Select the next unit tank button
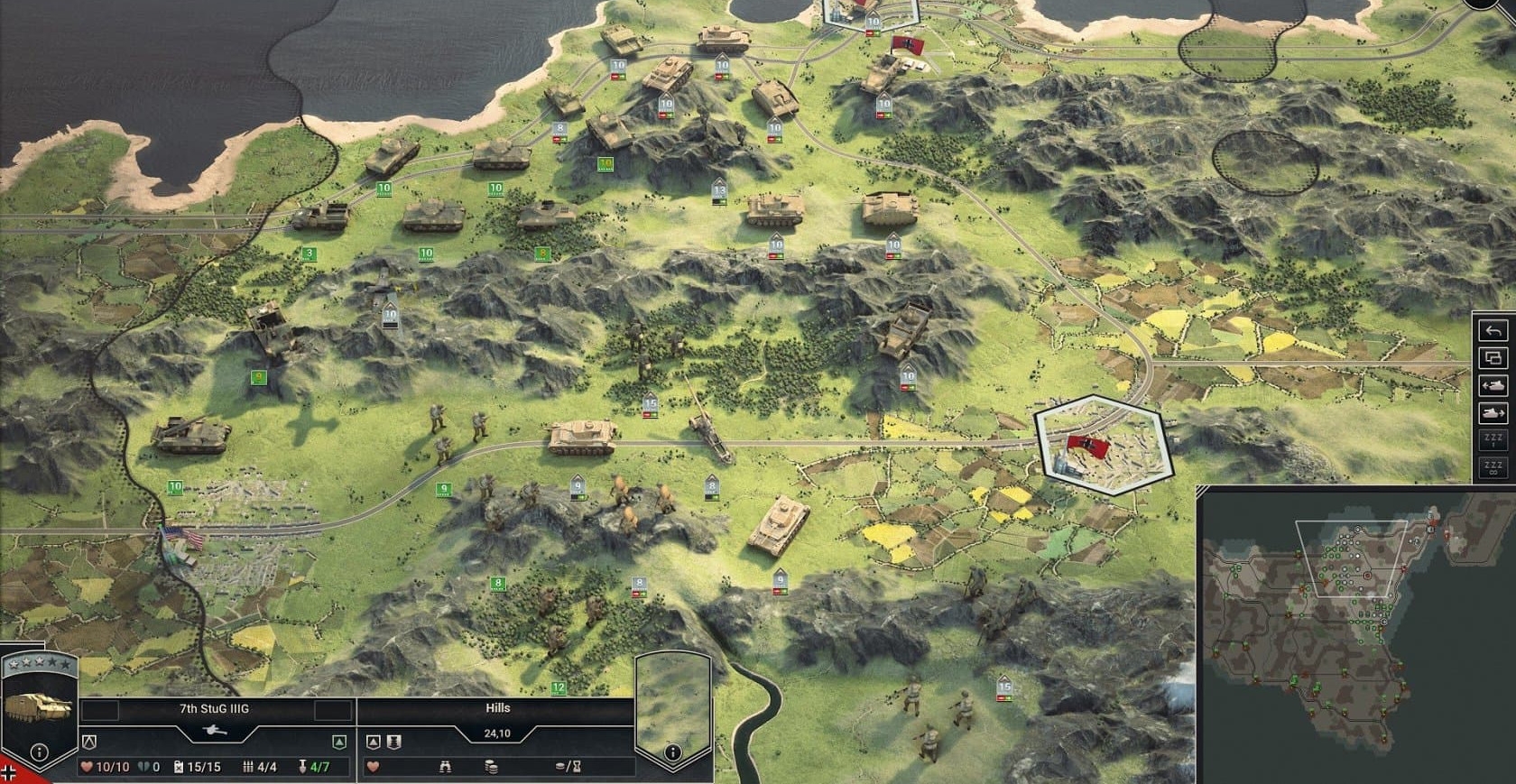 click(1493, 413)
